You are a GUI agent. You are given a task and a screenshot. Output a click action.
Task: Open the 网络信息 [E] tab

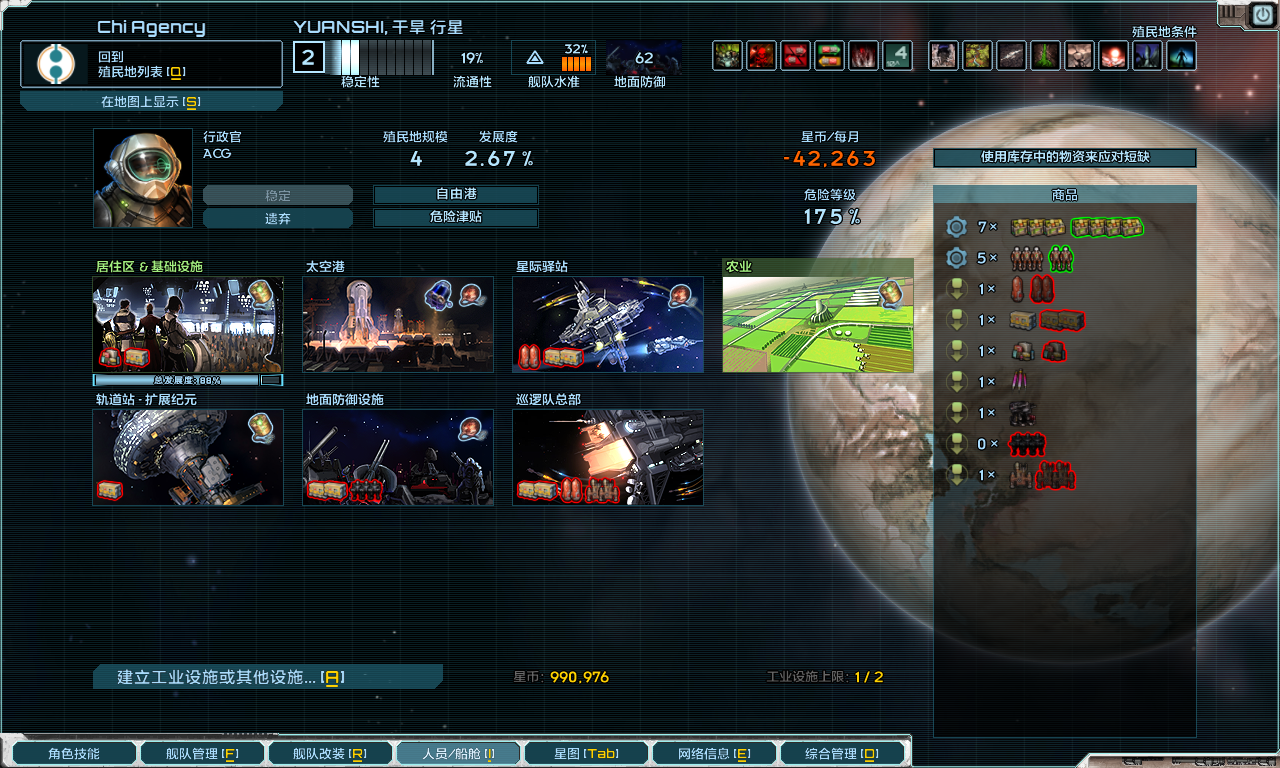pos(713,752)
